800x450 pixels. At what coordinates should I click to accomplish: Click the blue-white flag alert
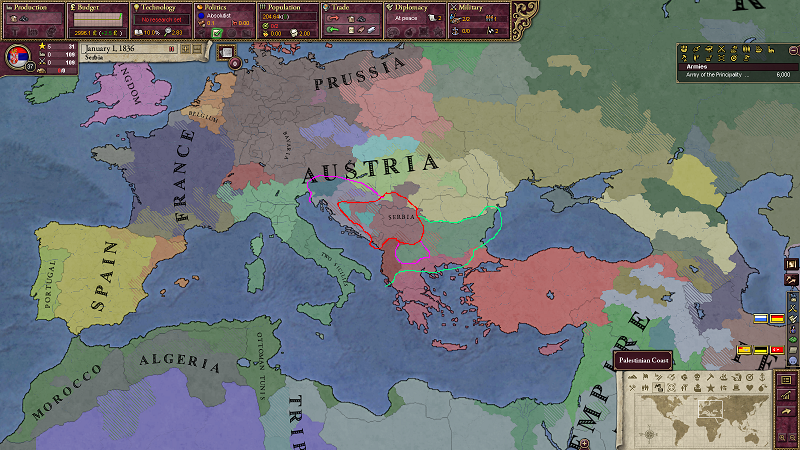coord(760,319)
